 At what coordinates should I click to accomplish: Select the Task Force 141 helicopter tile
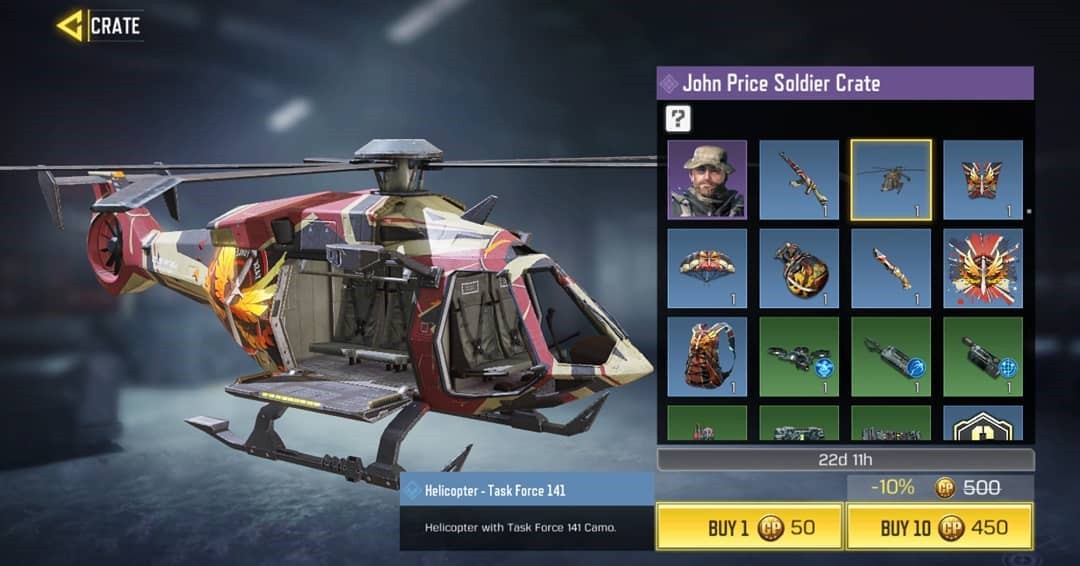pyautogui.click(x=891, y=180)
